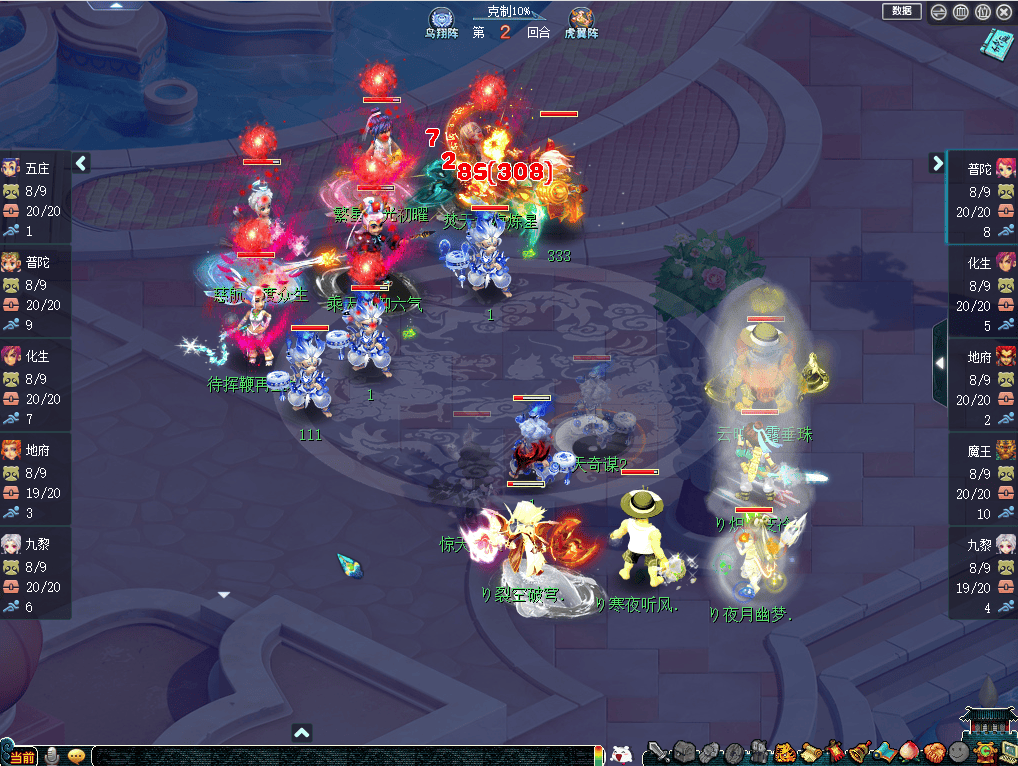This screenshot has width=1018, height=766.
Task: Click the 虎翼阵 formation icon
Action: click(580, 20)
